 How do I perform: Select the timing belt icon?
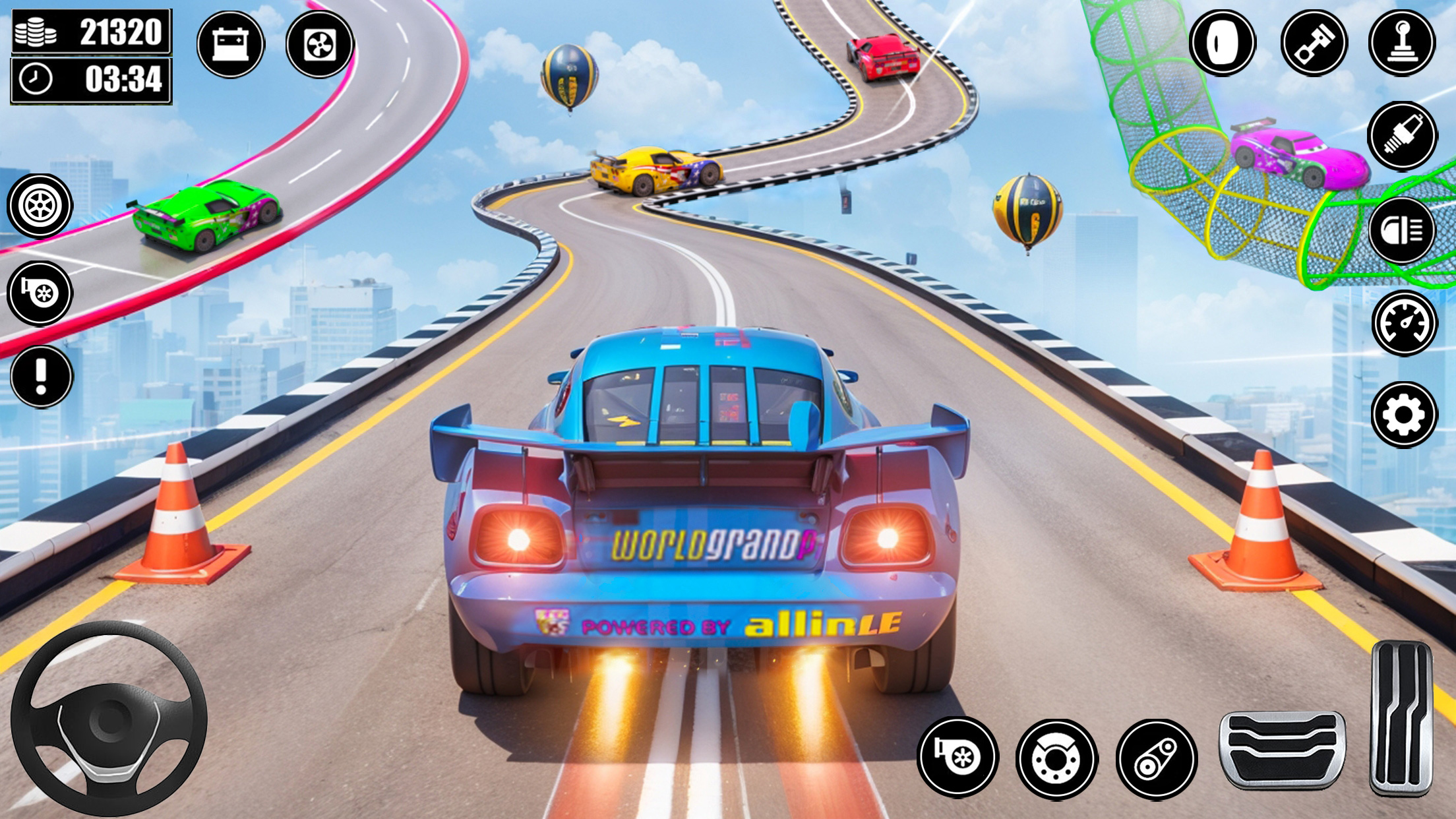1156,760
